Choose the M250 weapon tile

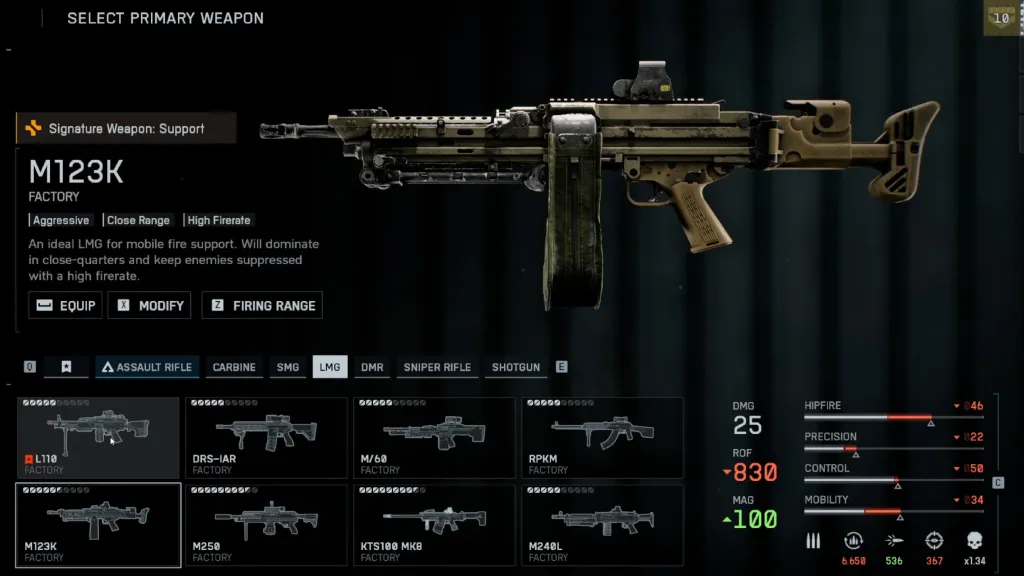tap(266, 525)
